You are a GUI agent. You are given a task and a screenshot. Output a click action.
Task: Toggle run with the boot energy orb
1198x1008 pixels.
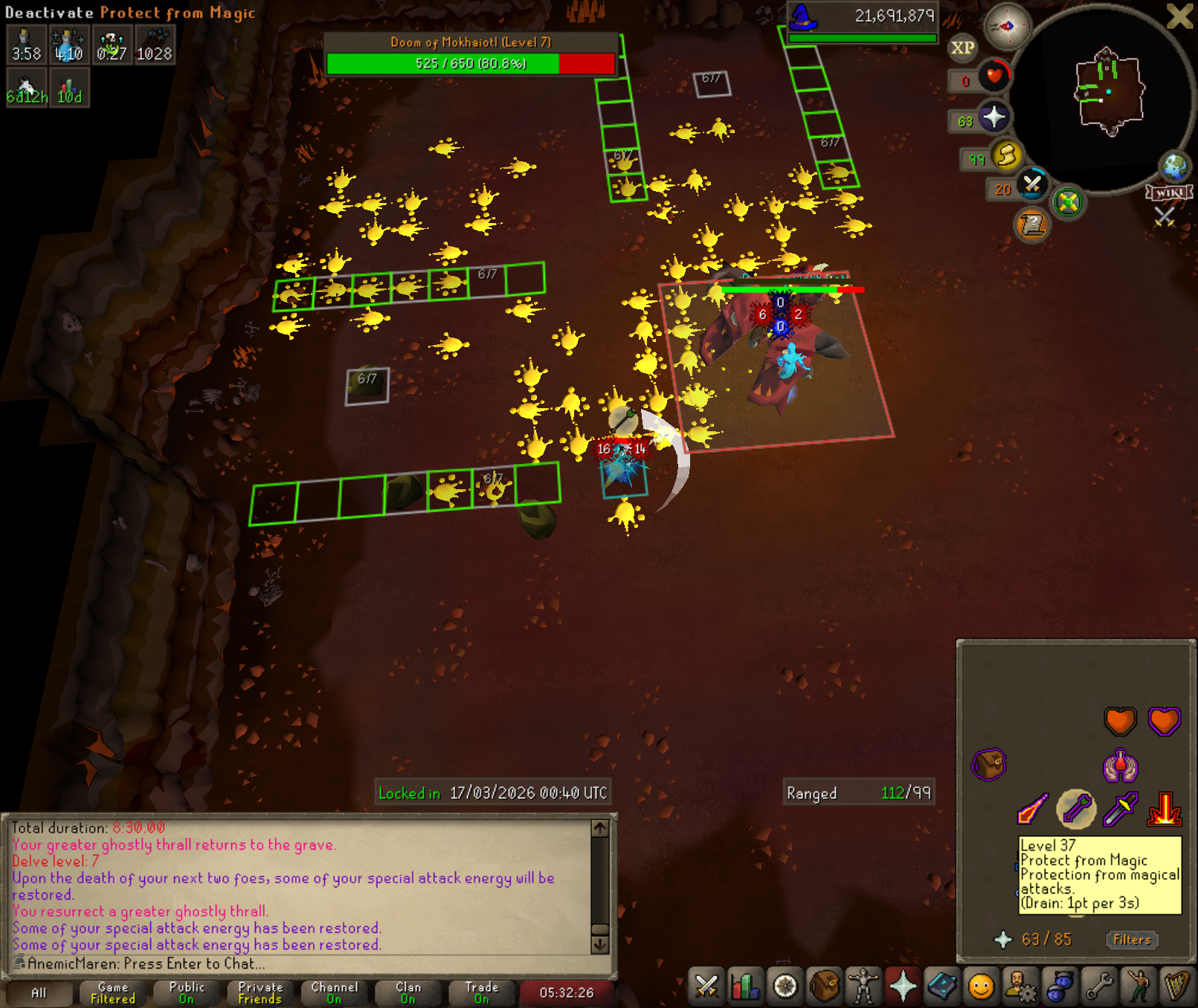[1006, 155]
